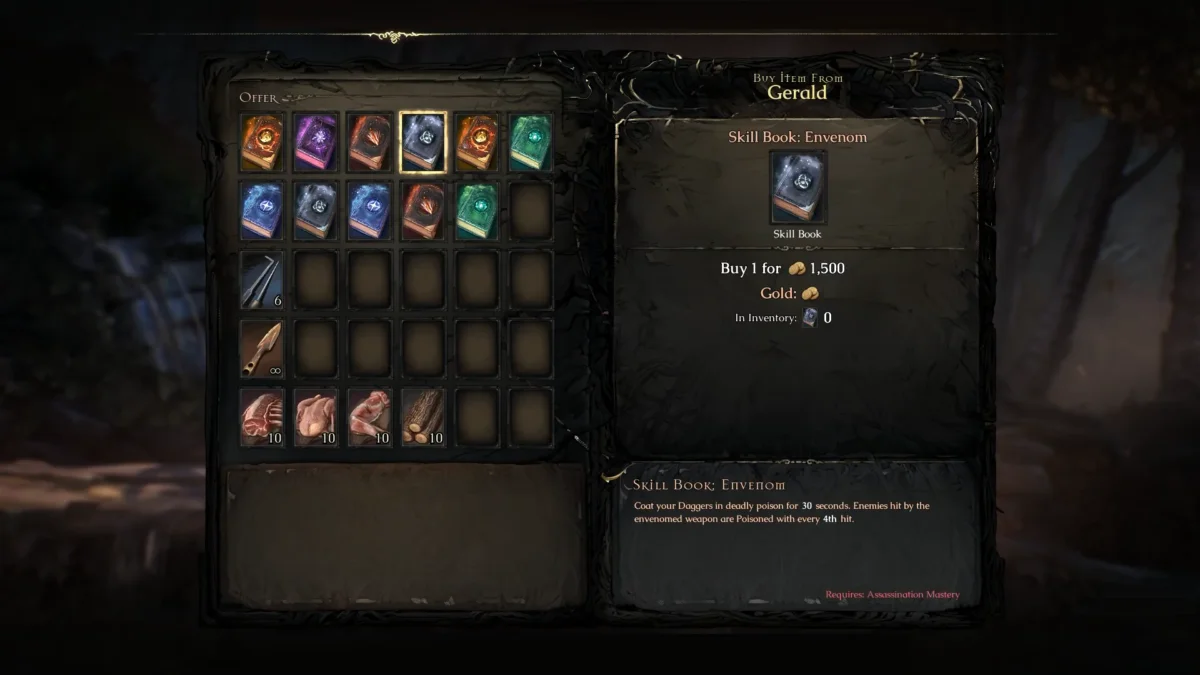The height and width of the screenshot is (675, 1200).
Task: Select the purple skill book
Action: click(315, 142)
